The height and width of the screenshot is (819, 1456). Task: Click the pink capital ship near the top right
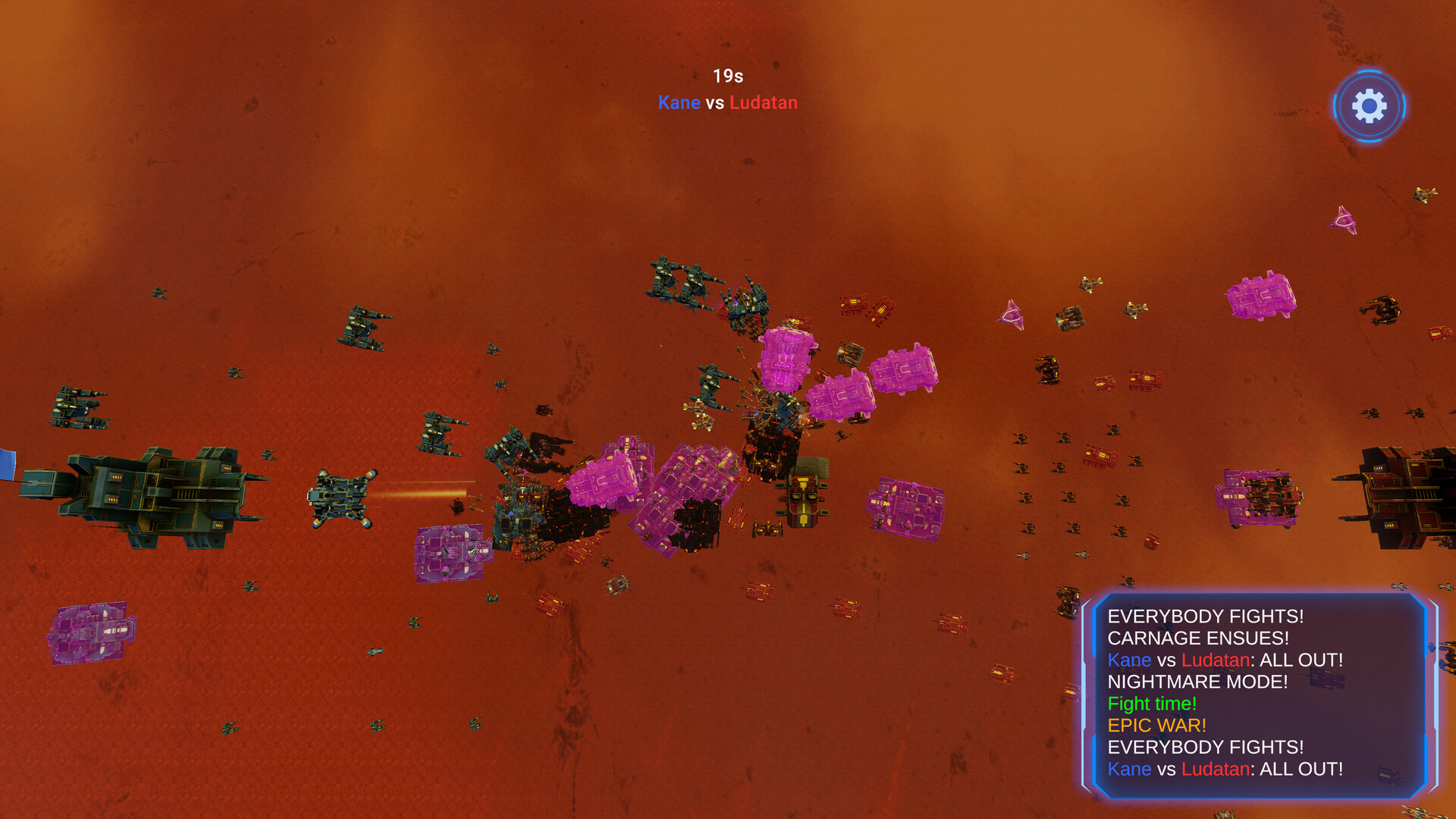pyautogui.click(x=1260, y=296)
